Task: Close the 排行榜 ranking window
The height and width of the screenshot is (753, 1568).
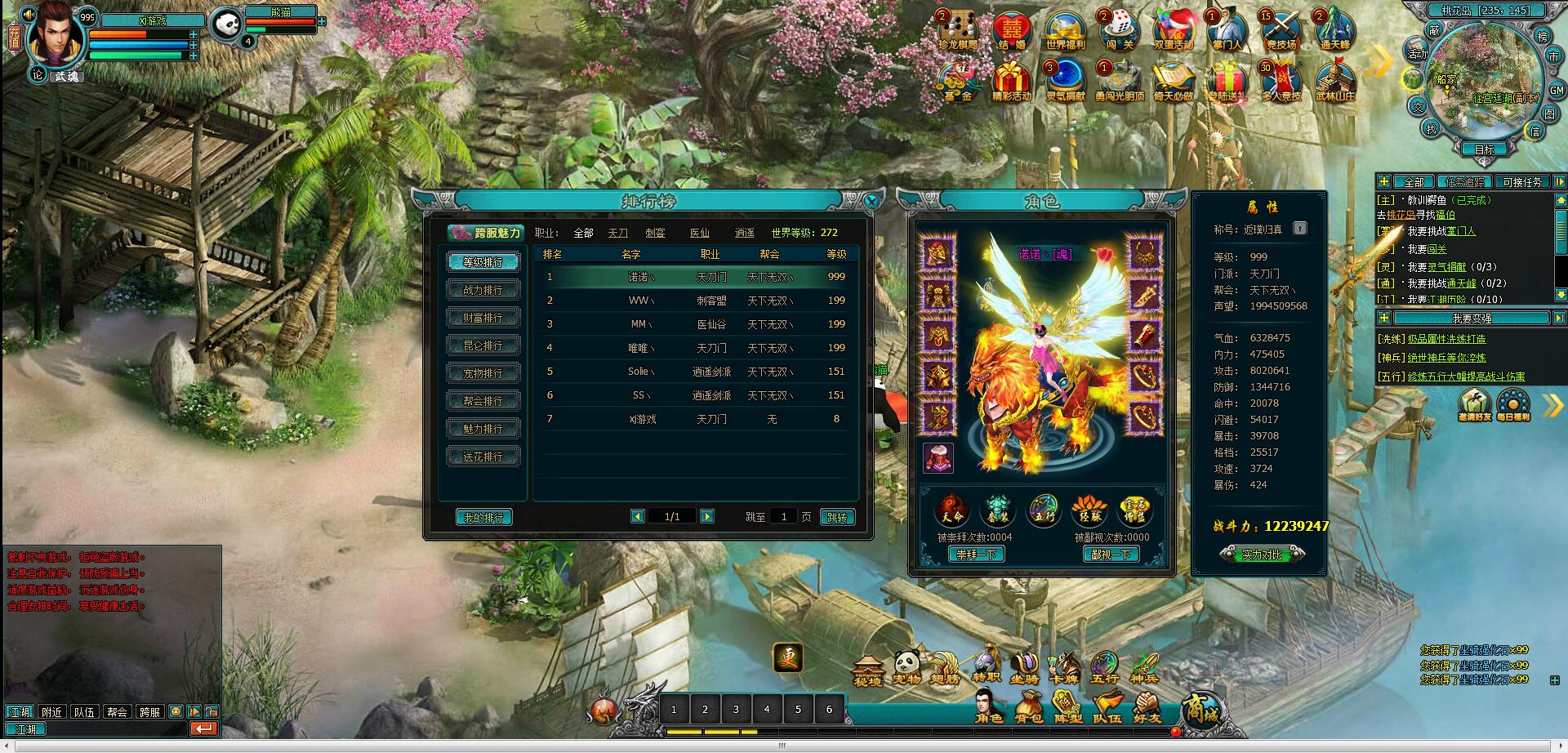Action: 871,201
